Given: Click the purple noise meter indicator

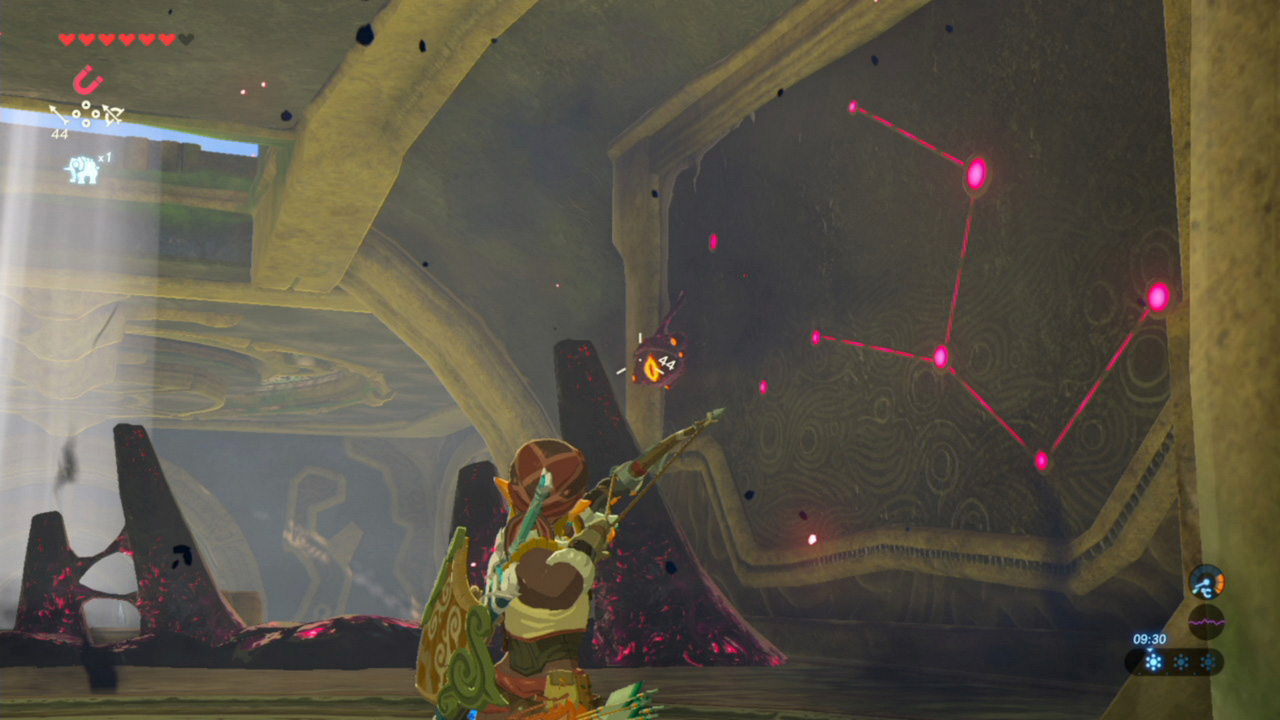Looking at the screenshot, I should click(1206, 621).
